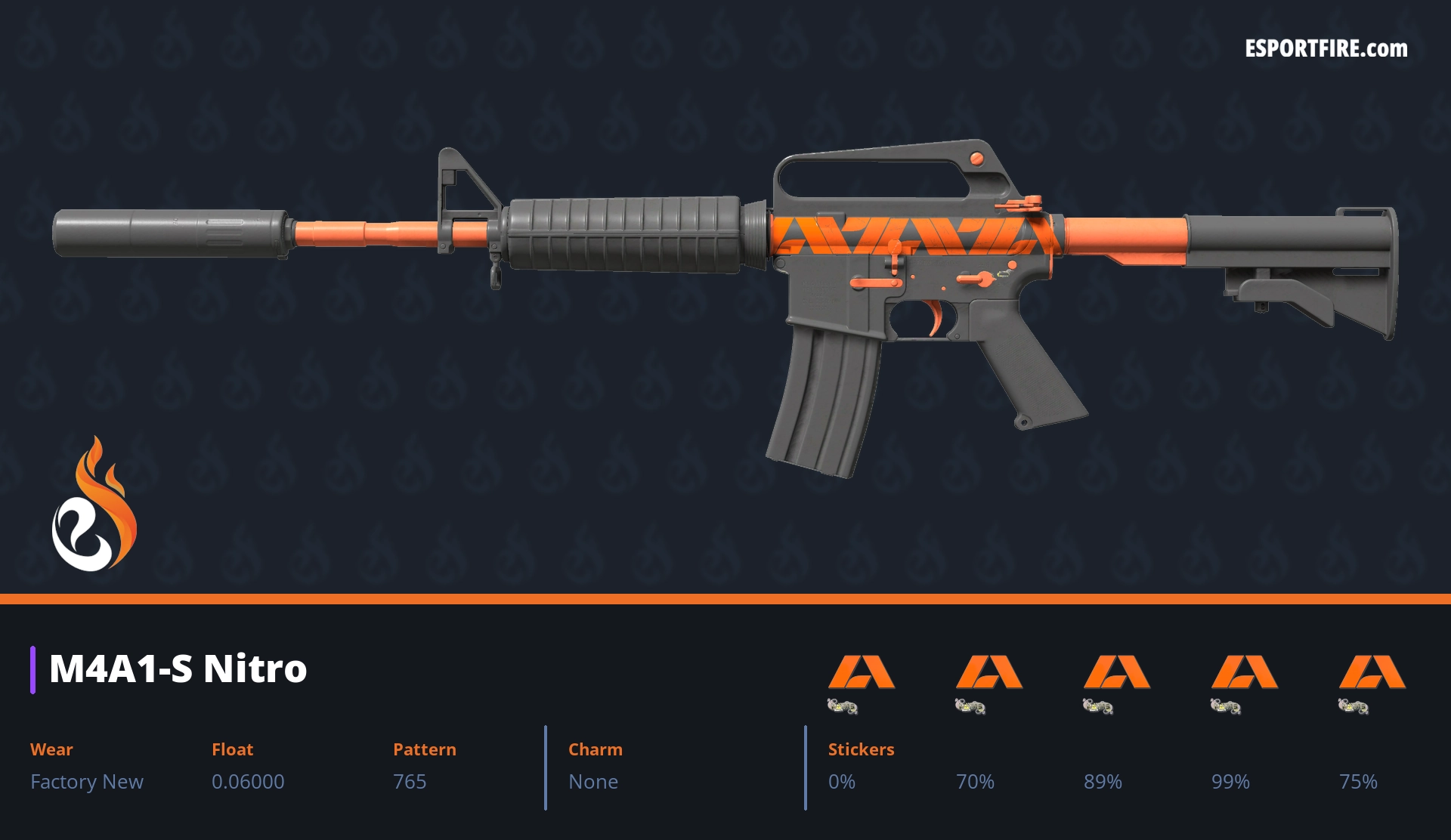Open the ESPORTFIRE.com site link
The width and height of the screenshot is (1451, 840).
(1326, 49)
